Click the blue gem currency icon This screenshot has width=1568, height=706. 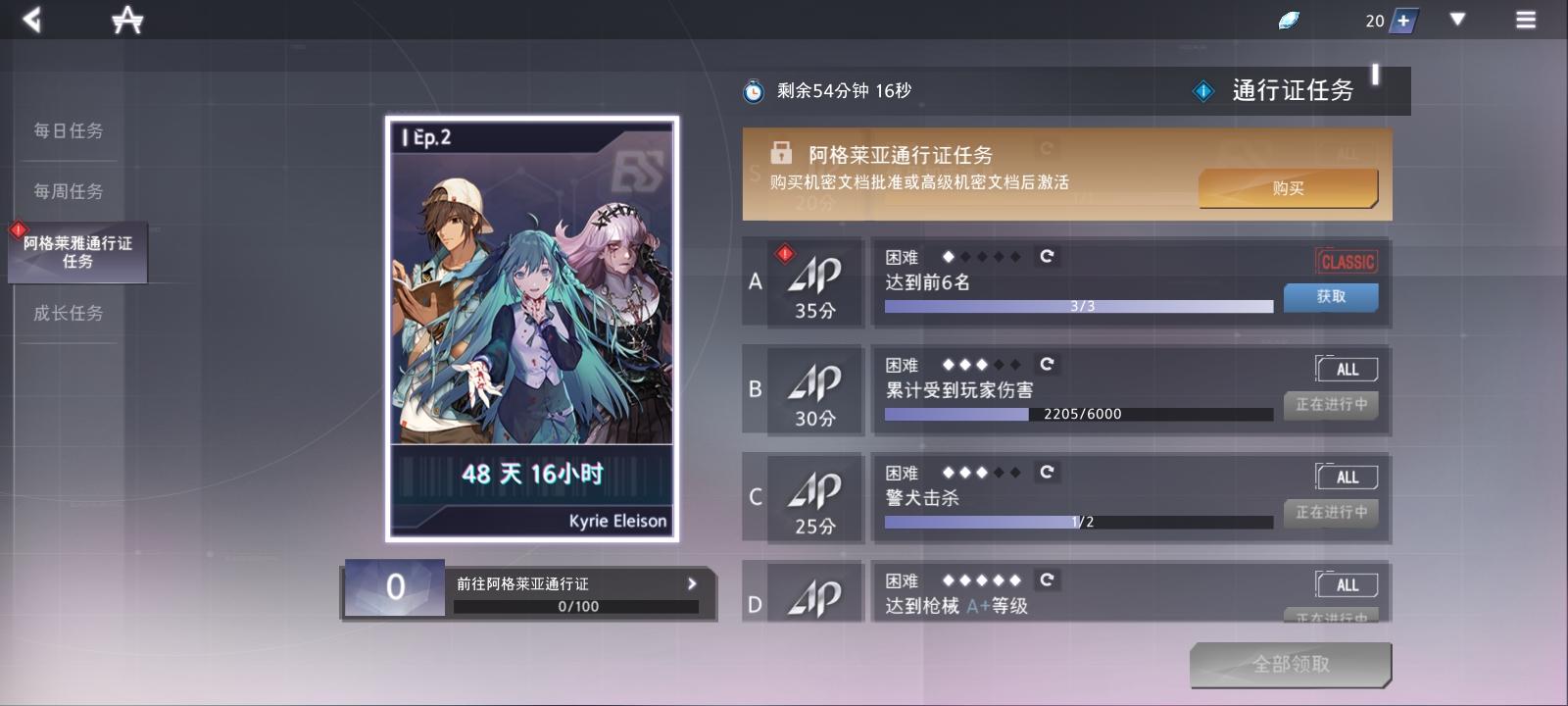[x=1289, y=18]
